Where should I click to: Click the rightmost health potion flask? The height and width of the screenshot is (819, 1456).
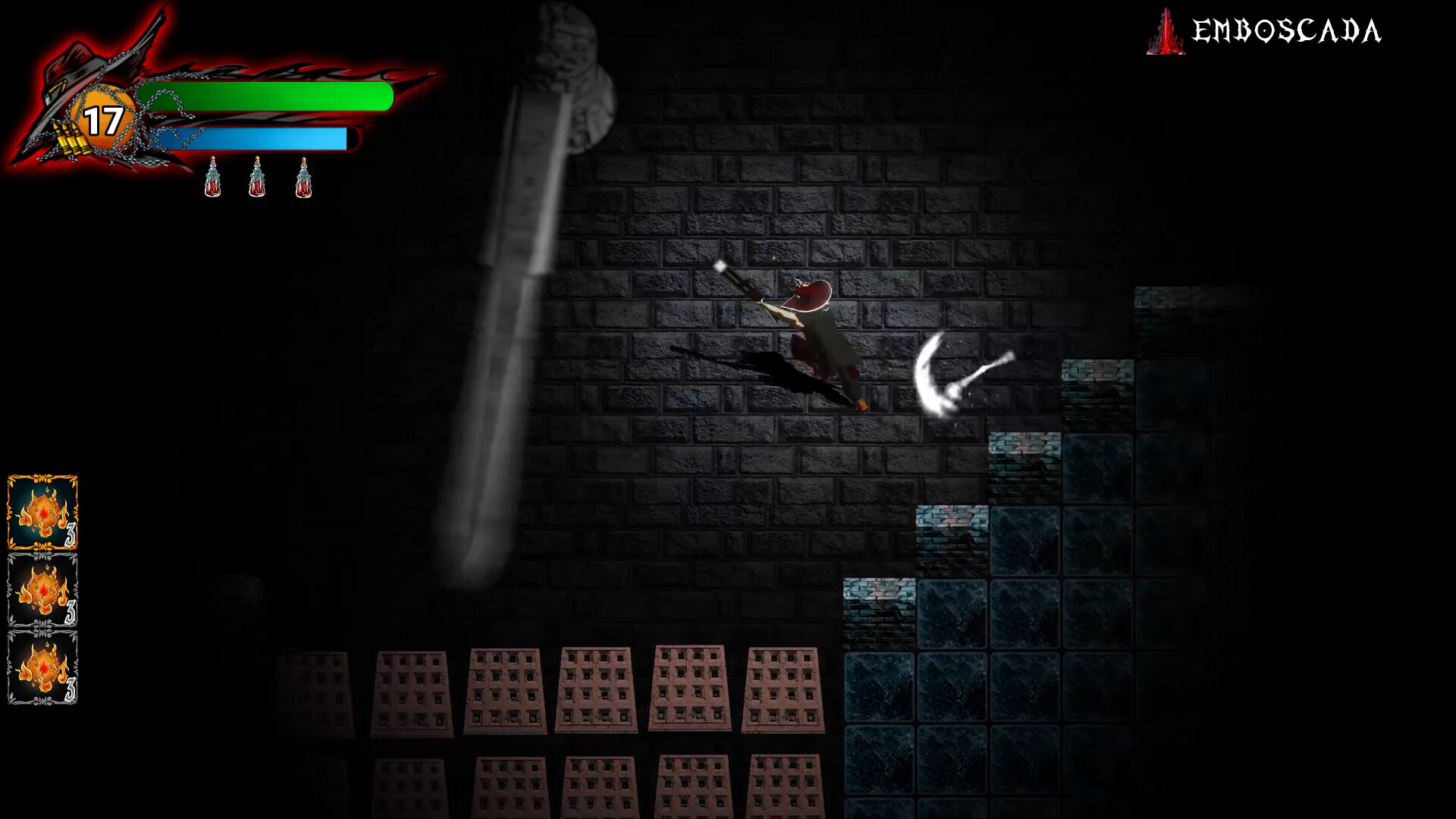(303, 178)
